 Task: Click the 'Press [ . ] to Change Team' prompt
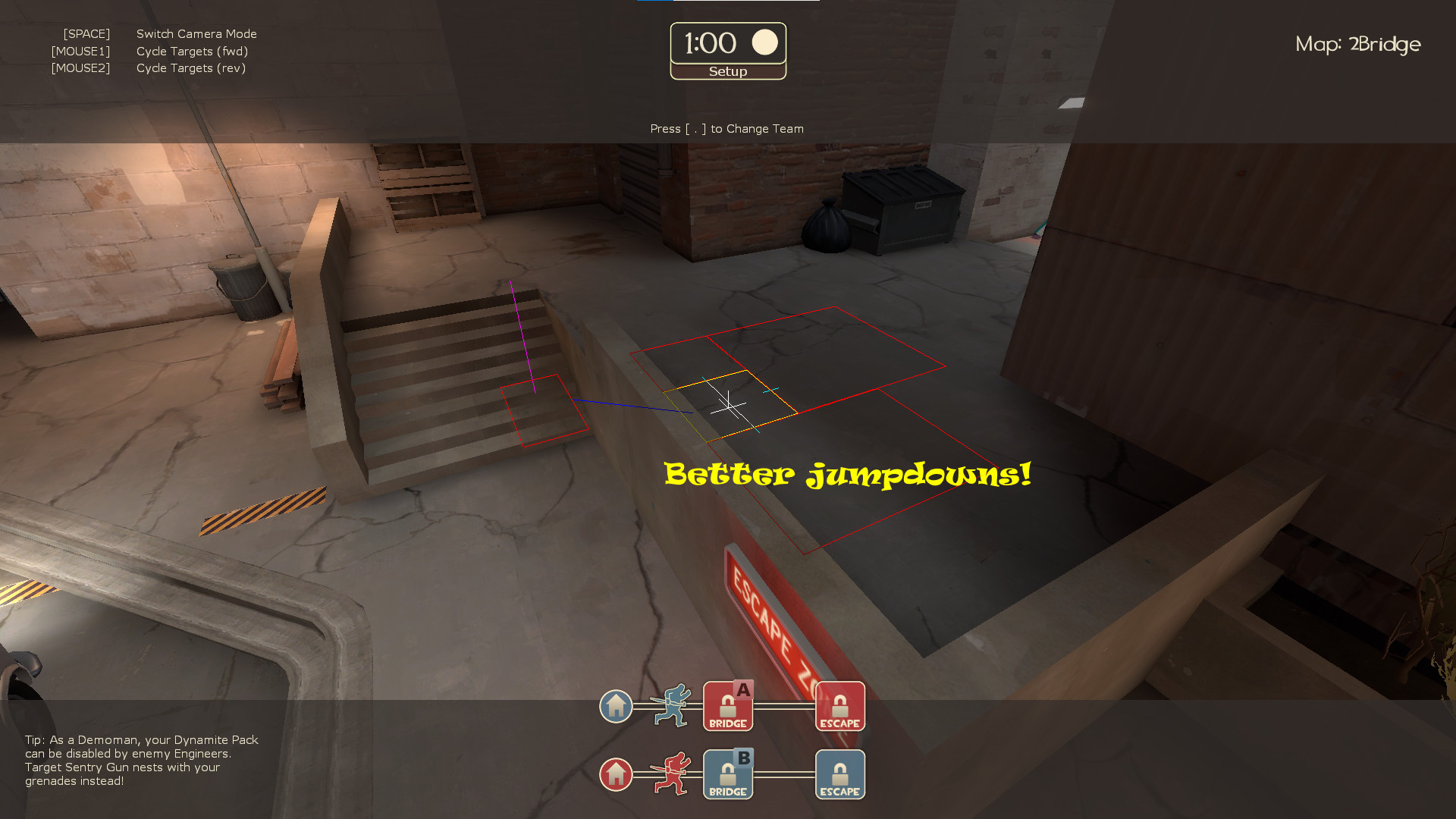click(726, 128)
